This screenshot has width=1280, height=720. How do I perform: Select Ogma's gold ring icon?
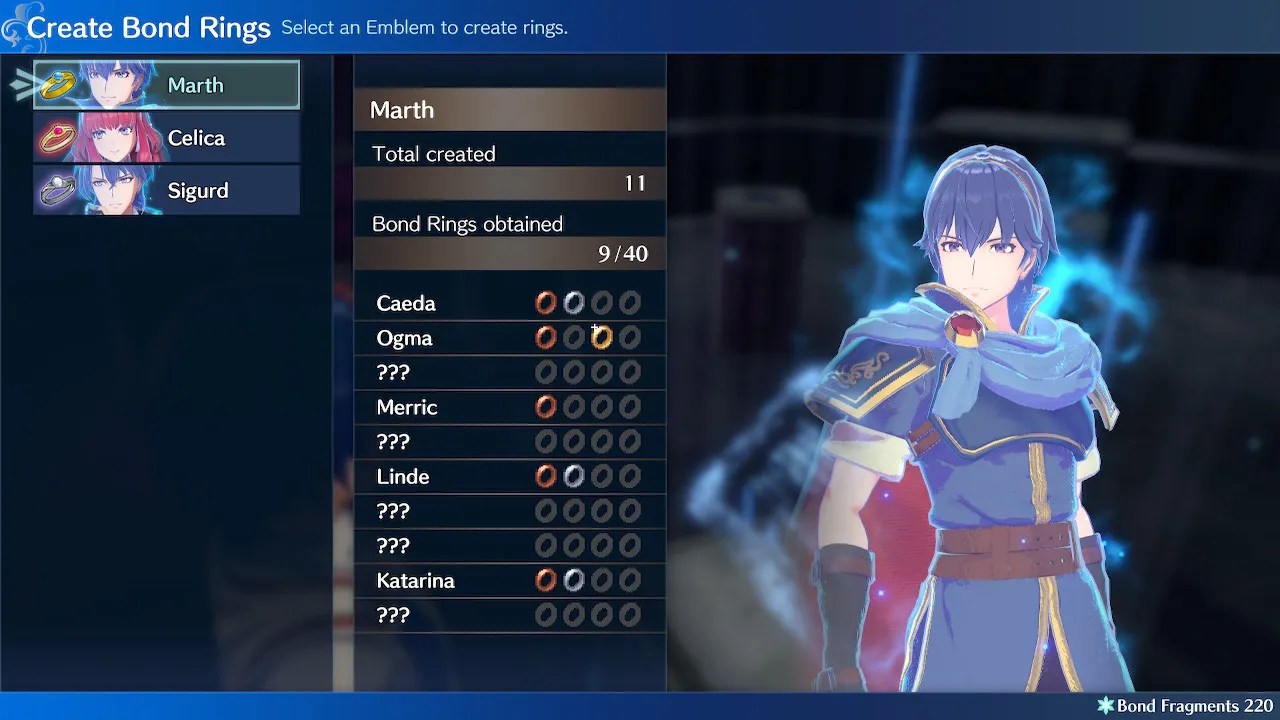tap(601, 337)
